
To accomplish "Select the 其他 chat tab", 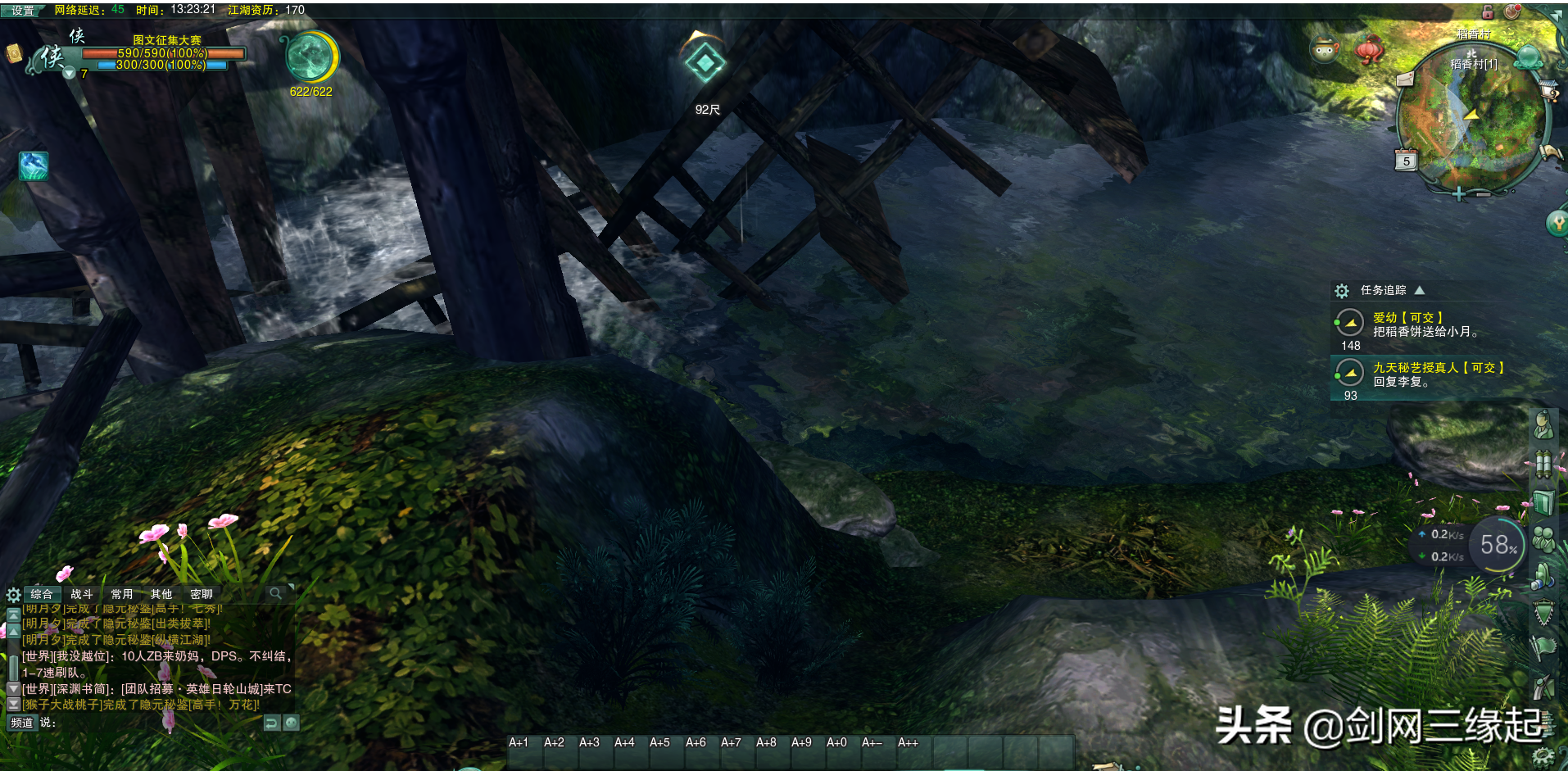I will point(161,594).
